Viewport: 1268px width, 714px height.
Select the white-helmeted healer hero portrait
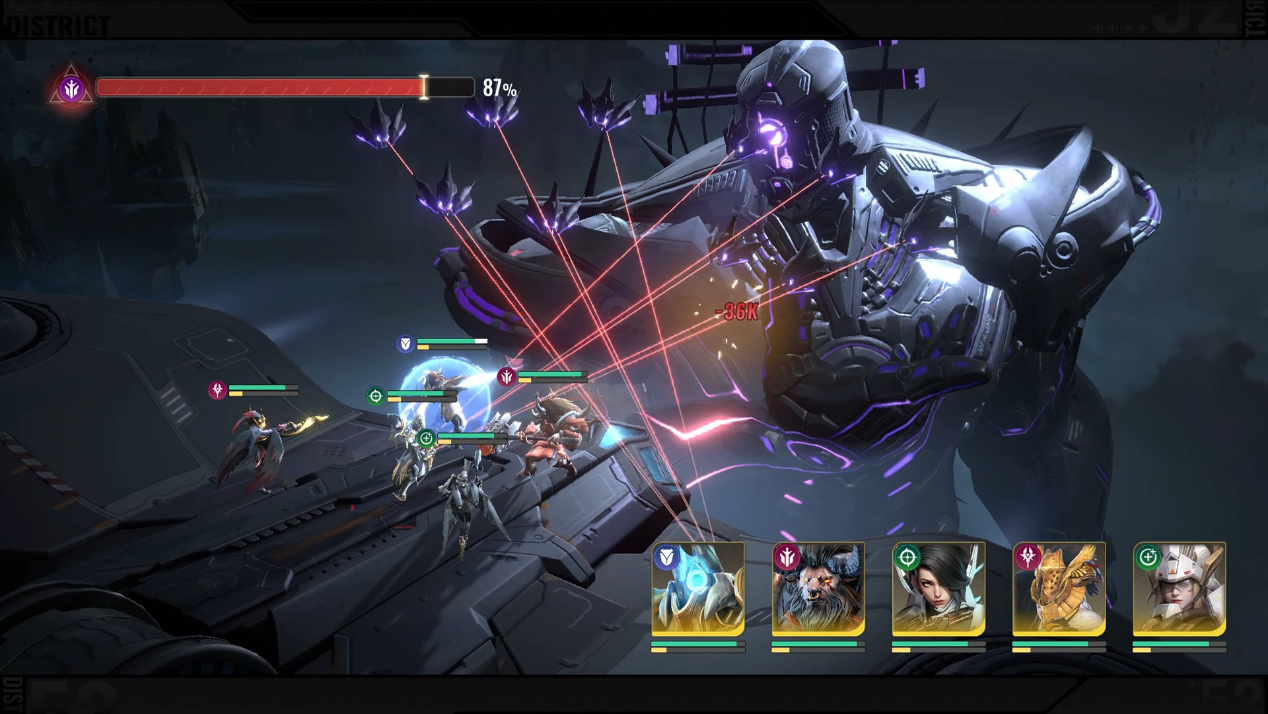click(x=1179, y=589)
